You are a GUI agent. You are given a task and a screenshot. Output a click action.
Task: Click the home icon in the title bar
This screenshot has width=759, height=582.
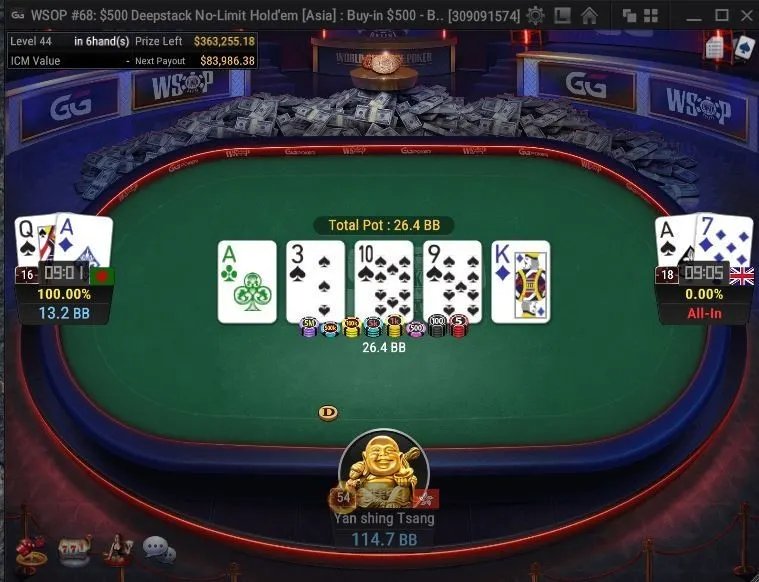coord(589,15)
